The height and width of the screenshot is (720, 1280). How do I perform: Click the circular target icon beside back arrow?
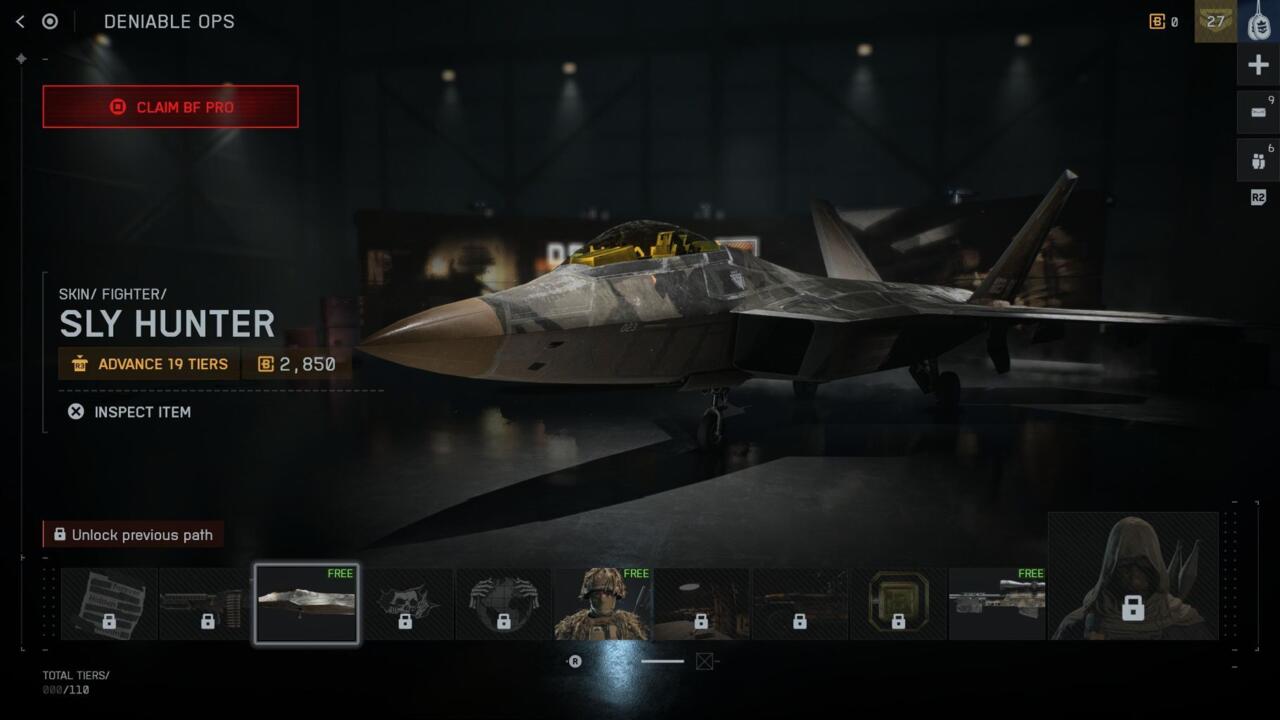(50, 21)
